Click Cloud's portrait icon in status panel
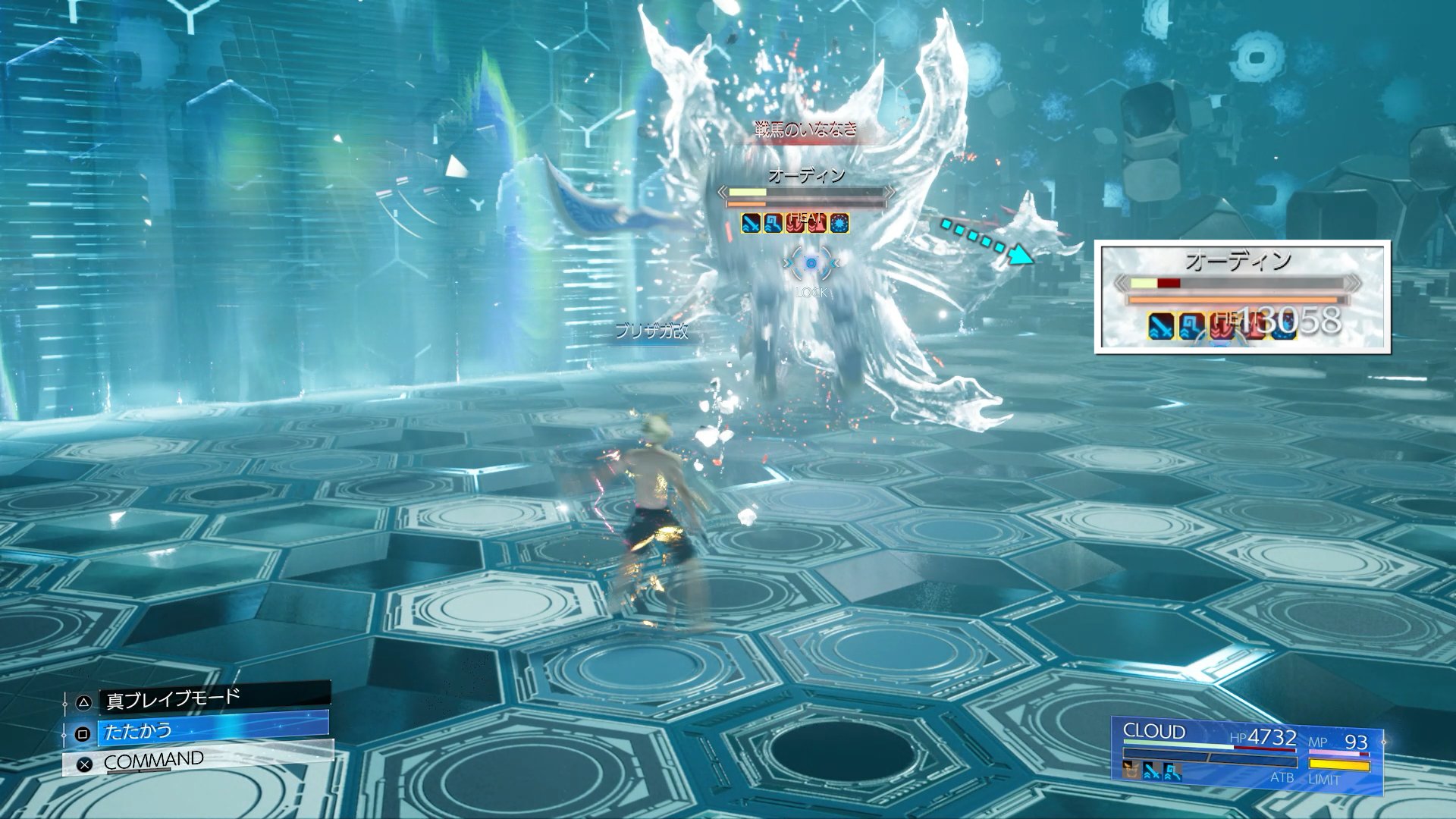Screen dimensions: 1456x819 pyautogui.click(x=1131, y=770)
